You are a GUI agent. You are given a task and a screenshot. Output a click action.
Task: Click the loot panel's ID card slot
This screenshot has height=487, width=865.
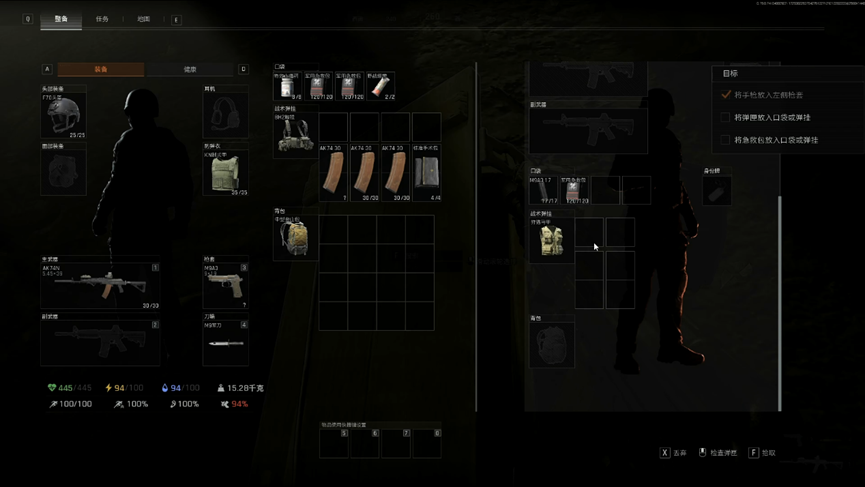716,192
